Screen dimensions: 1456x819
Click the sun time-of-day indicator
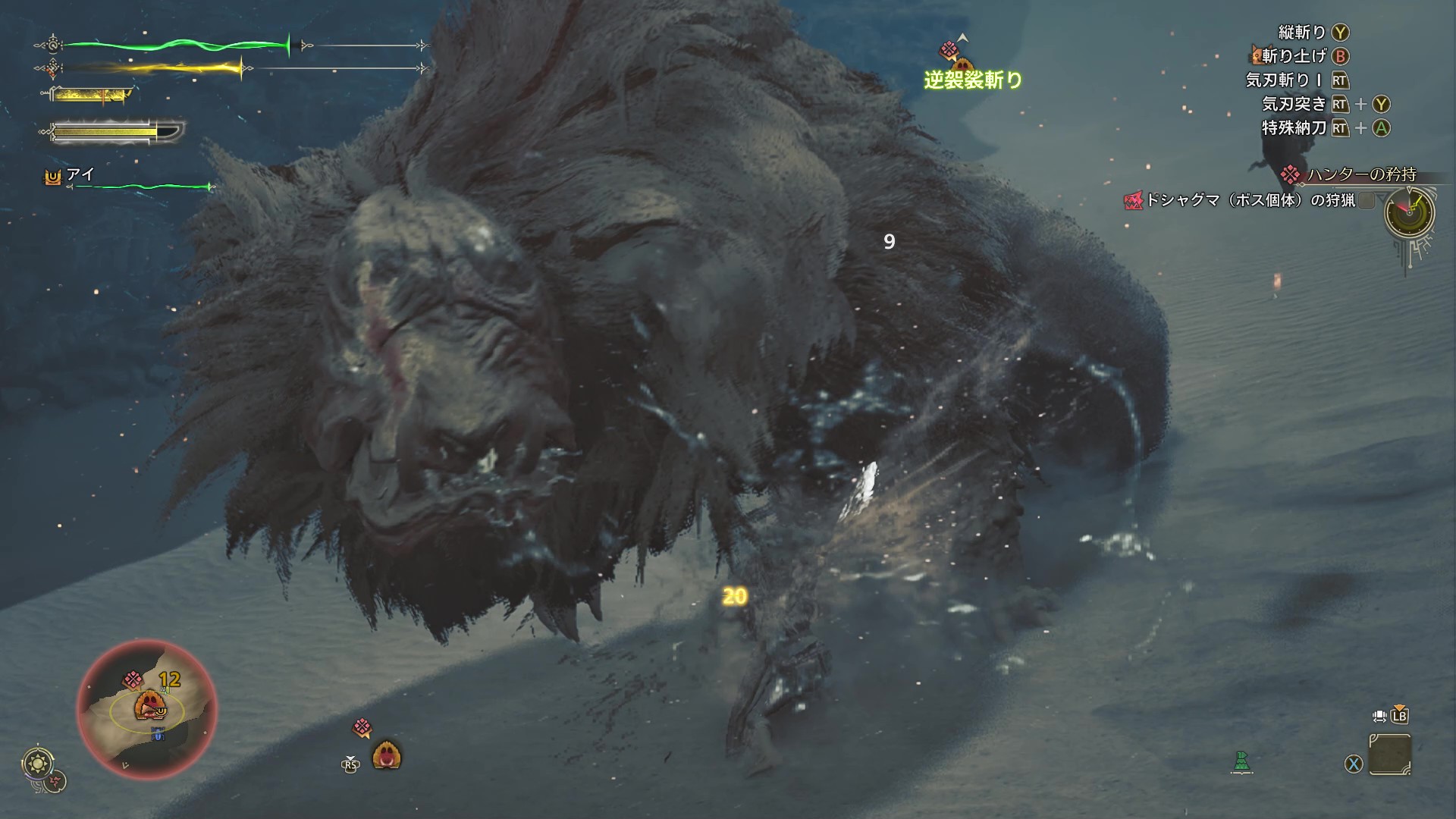pos(35,761)
